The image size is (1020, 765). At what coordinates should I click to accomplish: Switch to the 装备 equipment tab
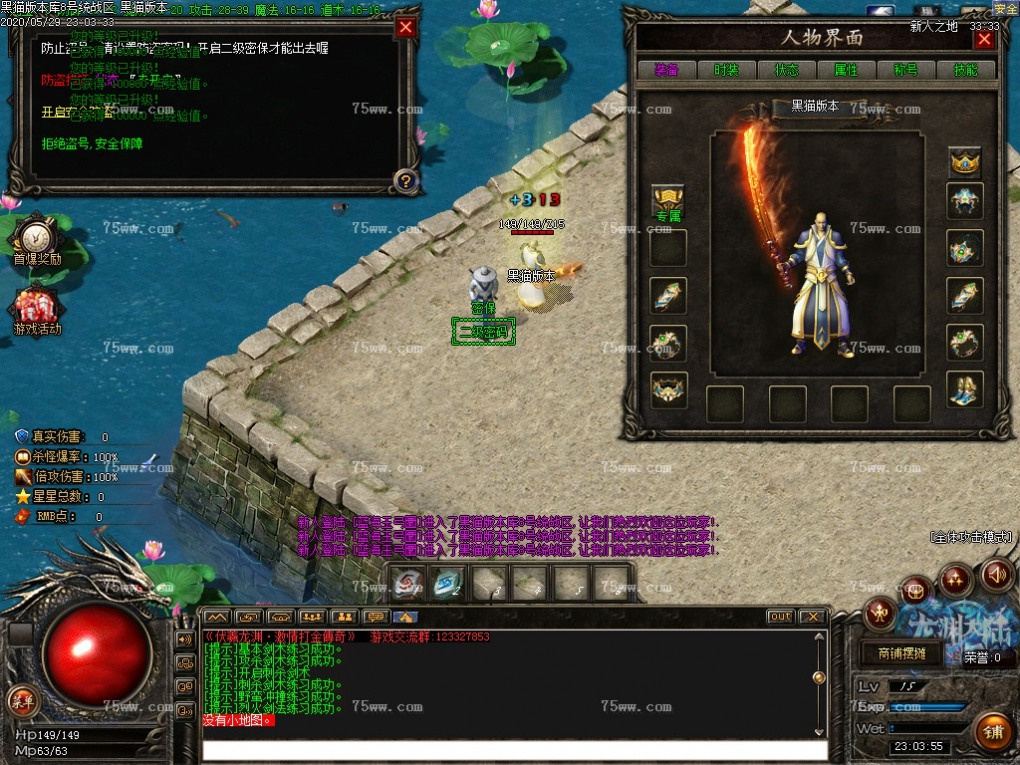coord(667,70)
